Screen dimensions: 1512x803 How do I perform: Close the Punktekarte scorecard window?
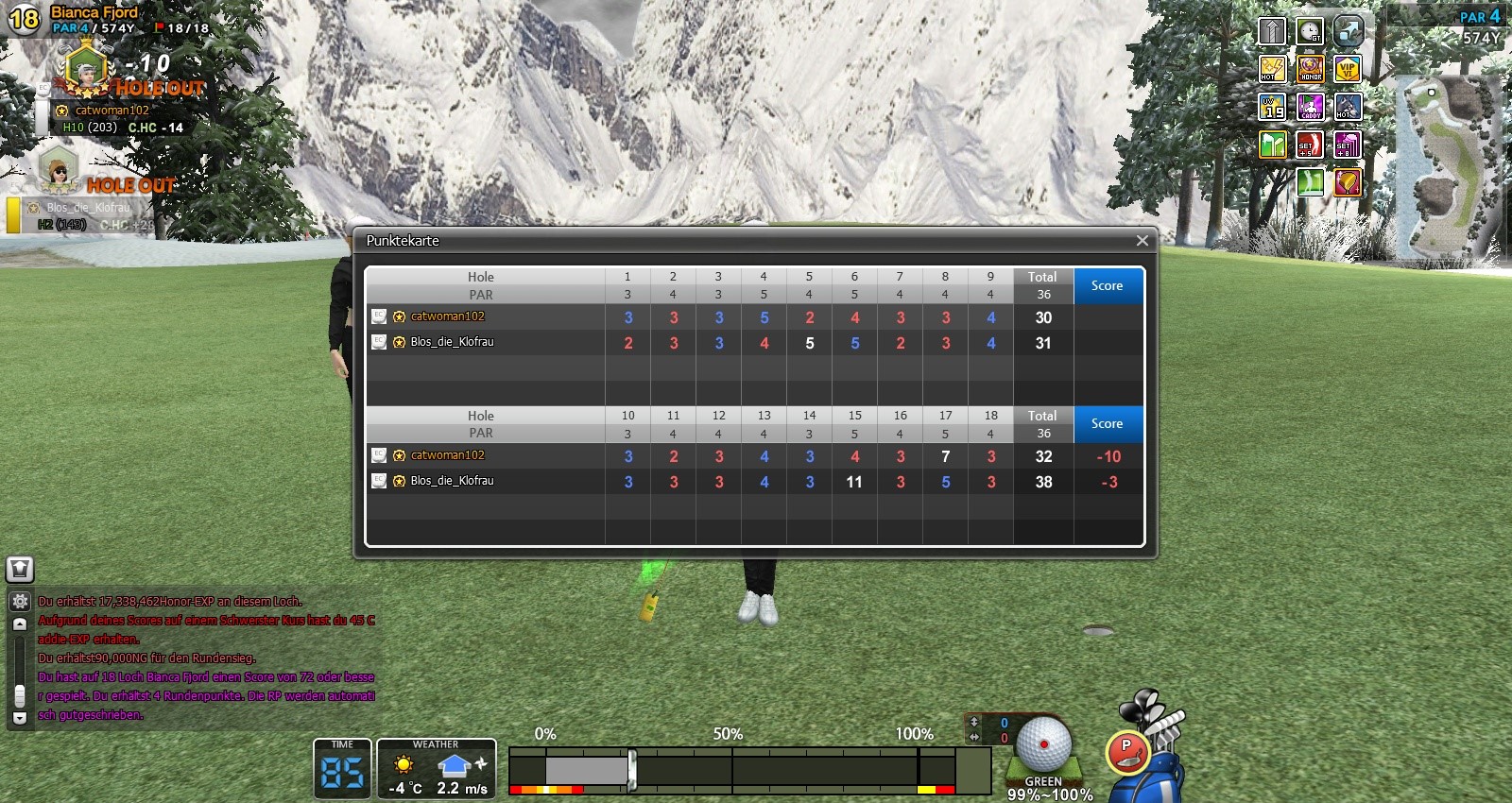coord(1142,241)
